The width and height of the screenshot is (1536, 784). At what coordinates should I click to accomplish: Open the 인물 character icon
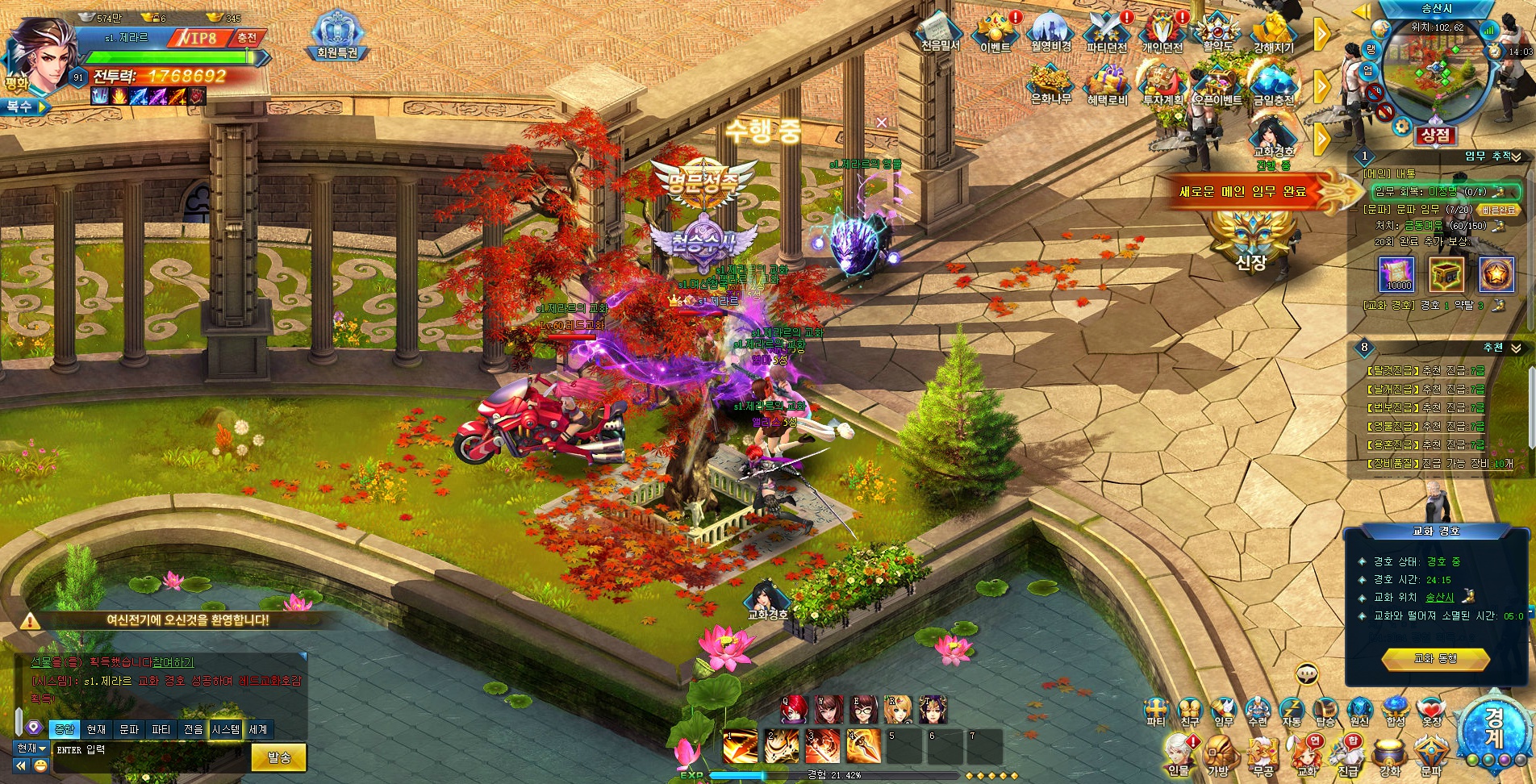point(1178,756)
